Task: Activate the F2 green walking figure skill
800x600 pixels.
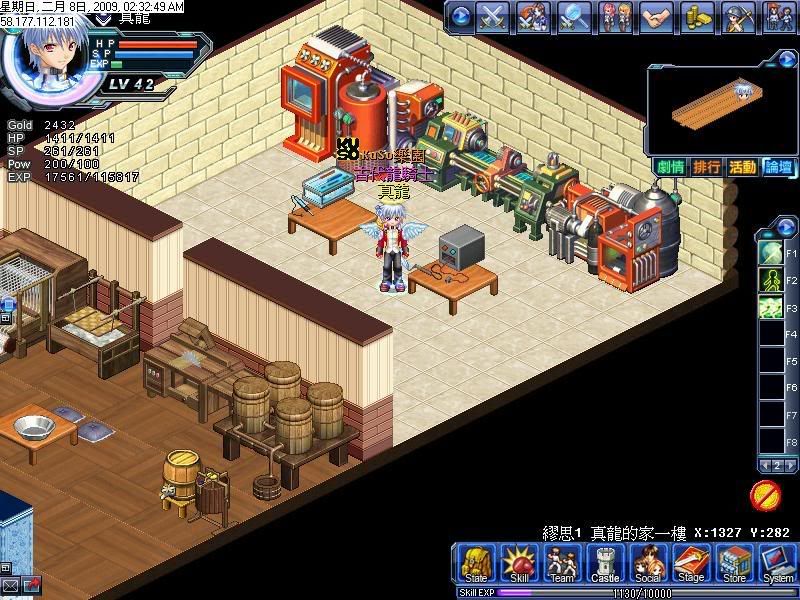Action: tap(772, 278)
